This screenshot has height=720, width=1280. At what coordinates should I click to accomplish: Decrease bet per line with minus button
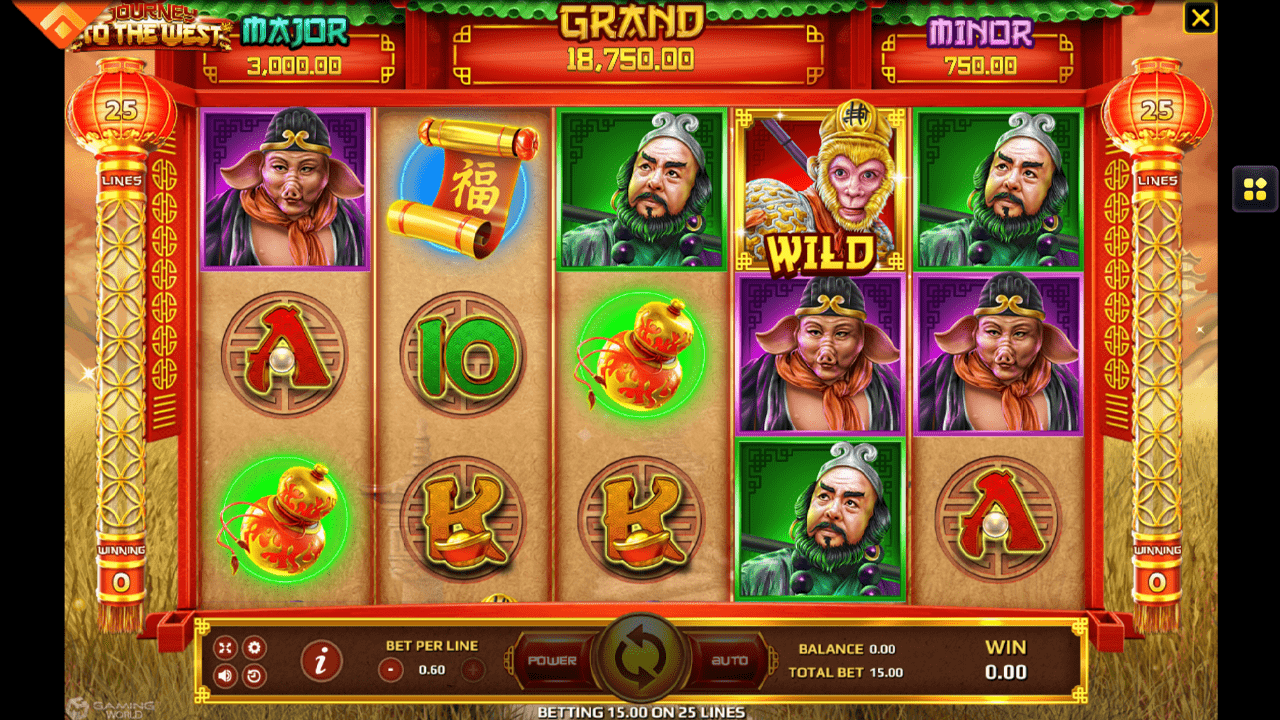click(x=393, y=670)
